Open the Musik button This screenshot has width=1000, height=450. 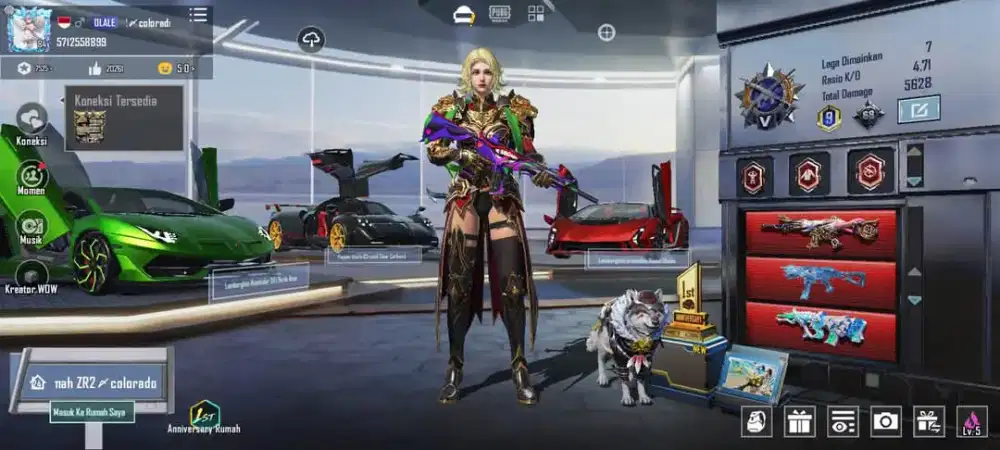pos(32,226)
